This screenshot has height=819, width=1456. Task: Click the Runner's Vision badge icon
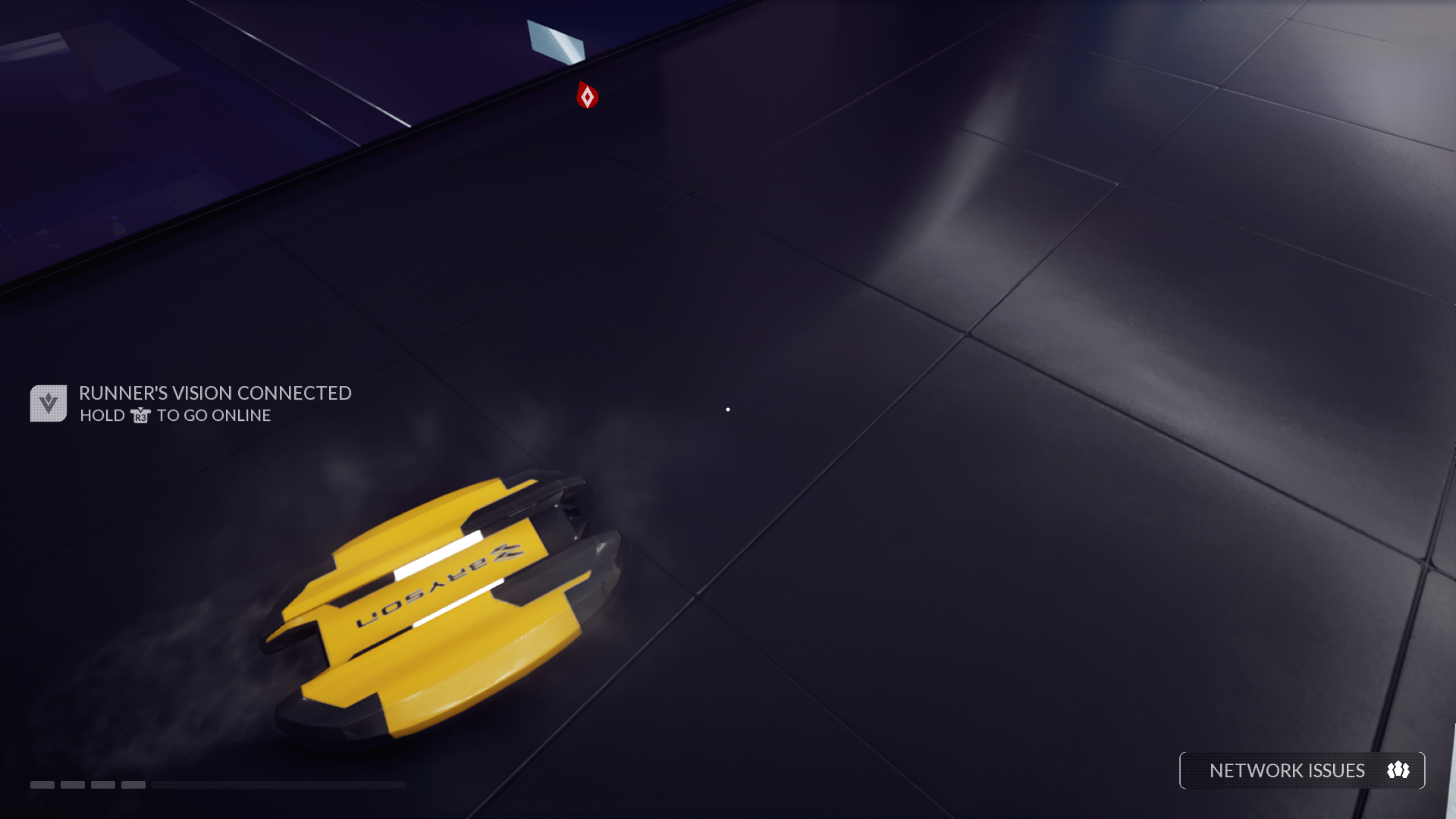(x=47, y=402)
